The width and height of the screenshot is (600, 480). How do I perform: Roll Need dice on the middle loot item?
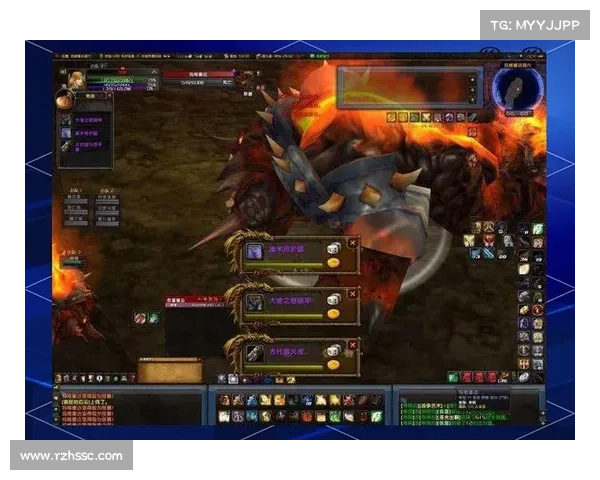(334, 300)
